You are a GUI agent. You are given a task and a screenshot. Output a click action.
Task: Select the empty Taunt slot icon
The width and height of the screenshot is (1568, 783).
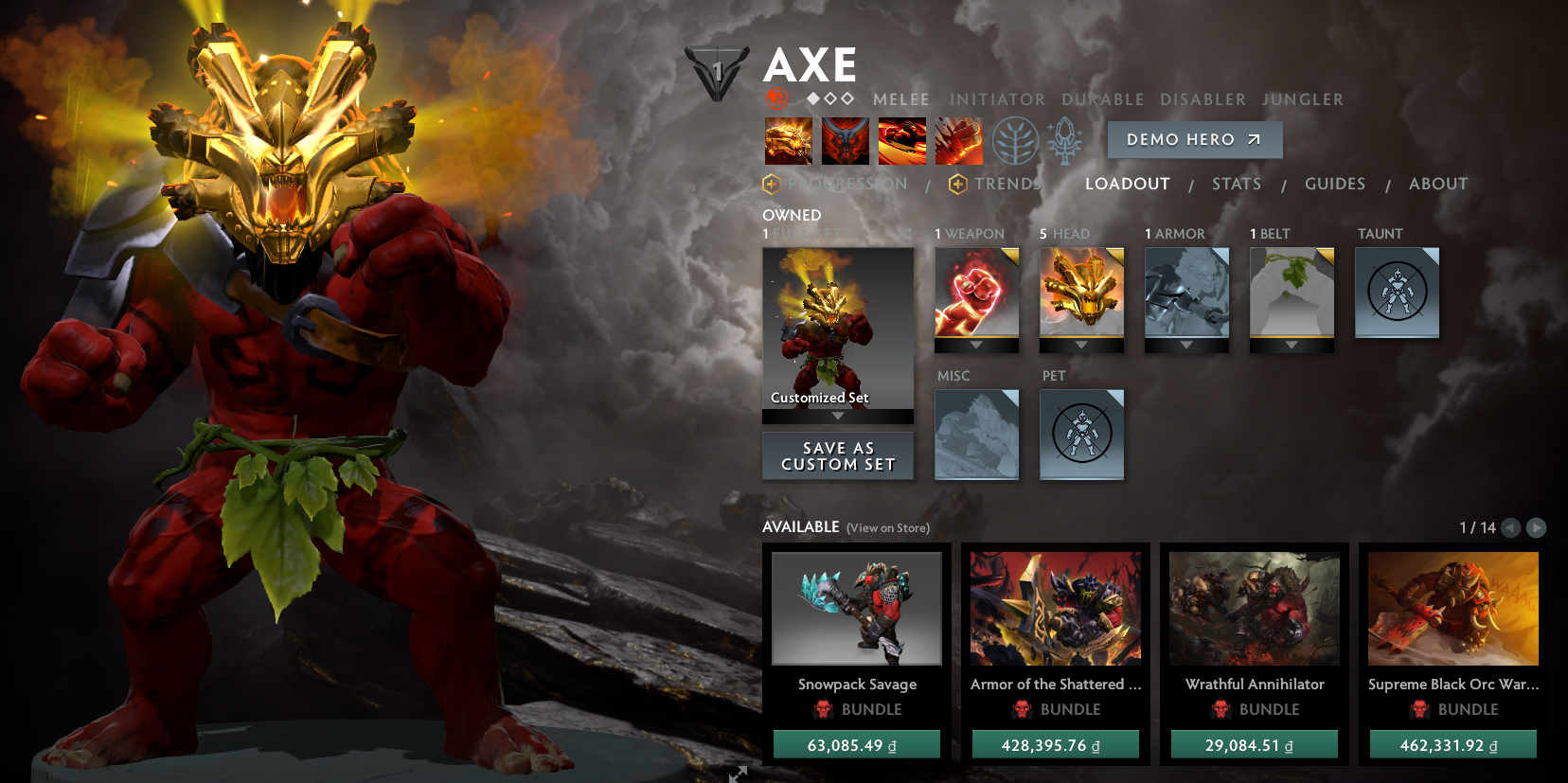click(1397, 293)
